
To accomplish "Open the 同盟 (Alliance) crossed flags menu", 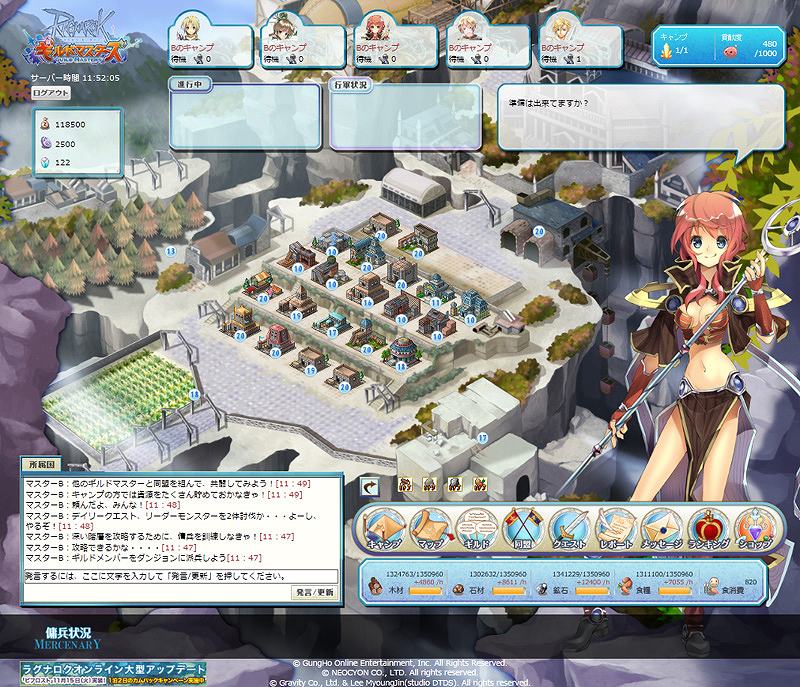I will [522, 529].
